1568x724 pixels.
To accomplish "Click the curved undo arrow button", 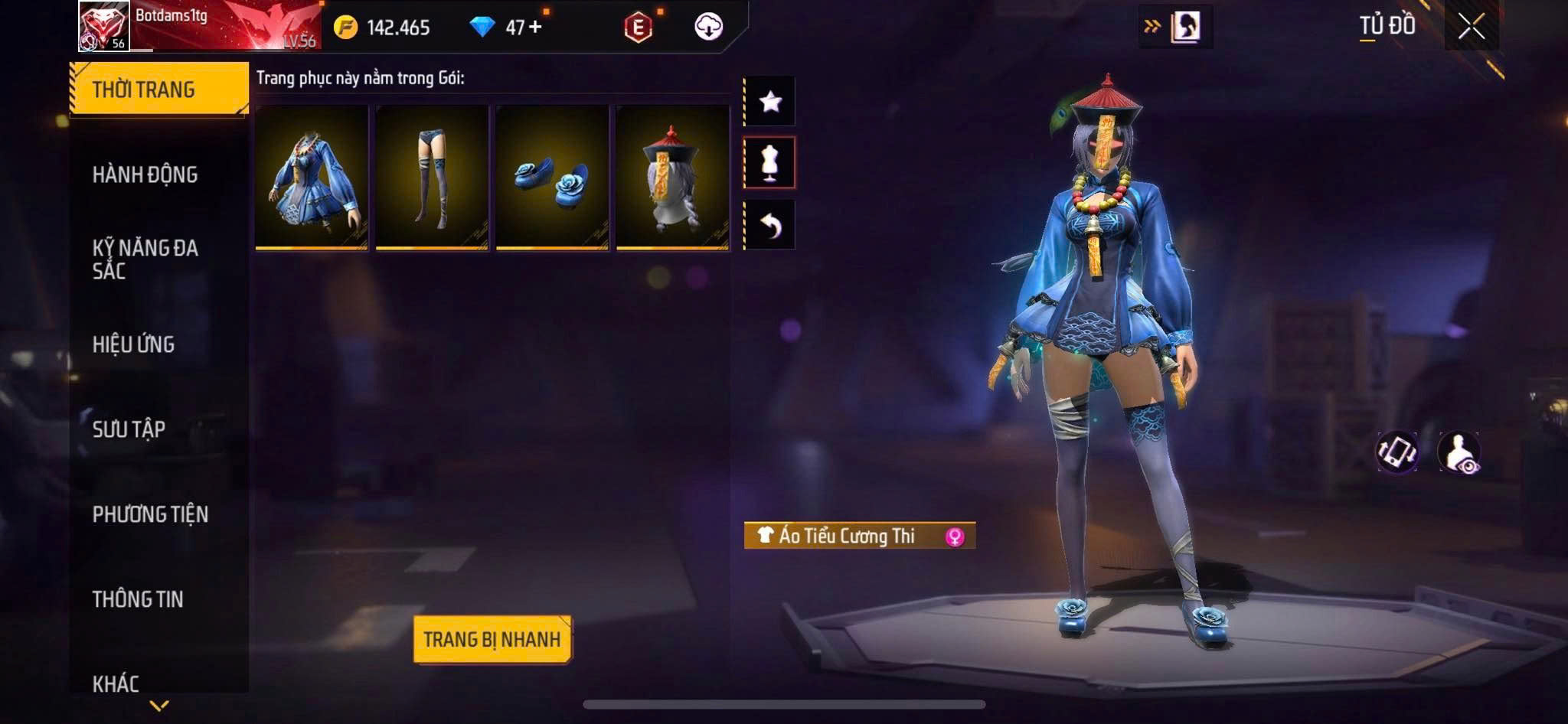I will 770,225.
